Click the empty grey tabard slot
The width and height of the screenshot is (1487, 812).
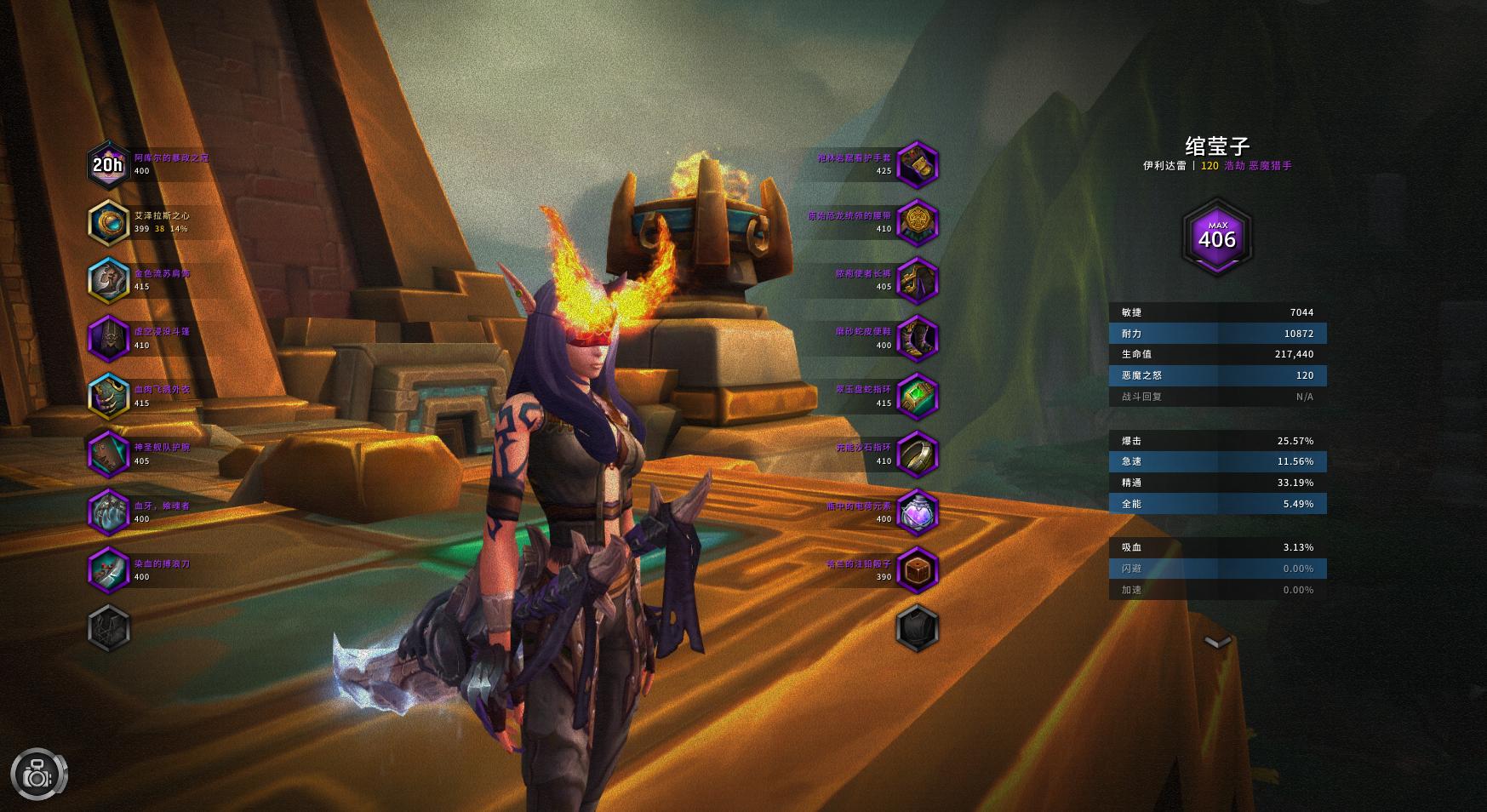click(x=917, y=628)
